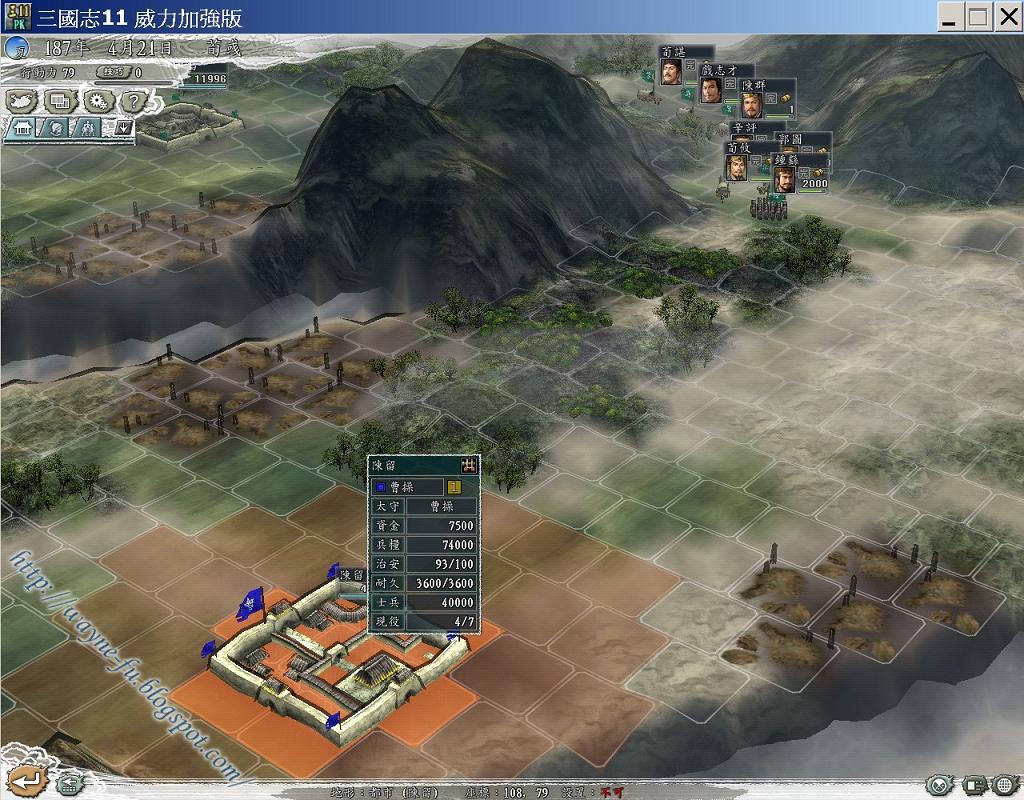Open the question mark help button
Image resolution: width=1024 pixels, height=800 pixels.
point(134,101)
